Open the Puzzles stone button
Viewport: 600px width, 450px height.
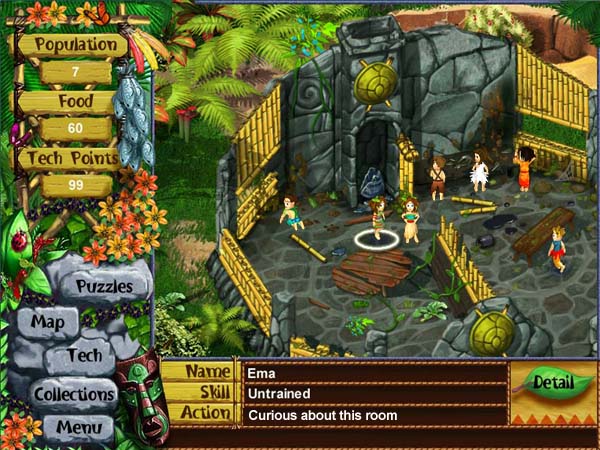click(x=104, y=286)
